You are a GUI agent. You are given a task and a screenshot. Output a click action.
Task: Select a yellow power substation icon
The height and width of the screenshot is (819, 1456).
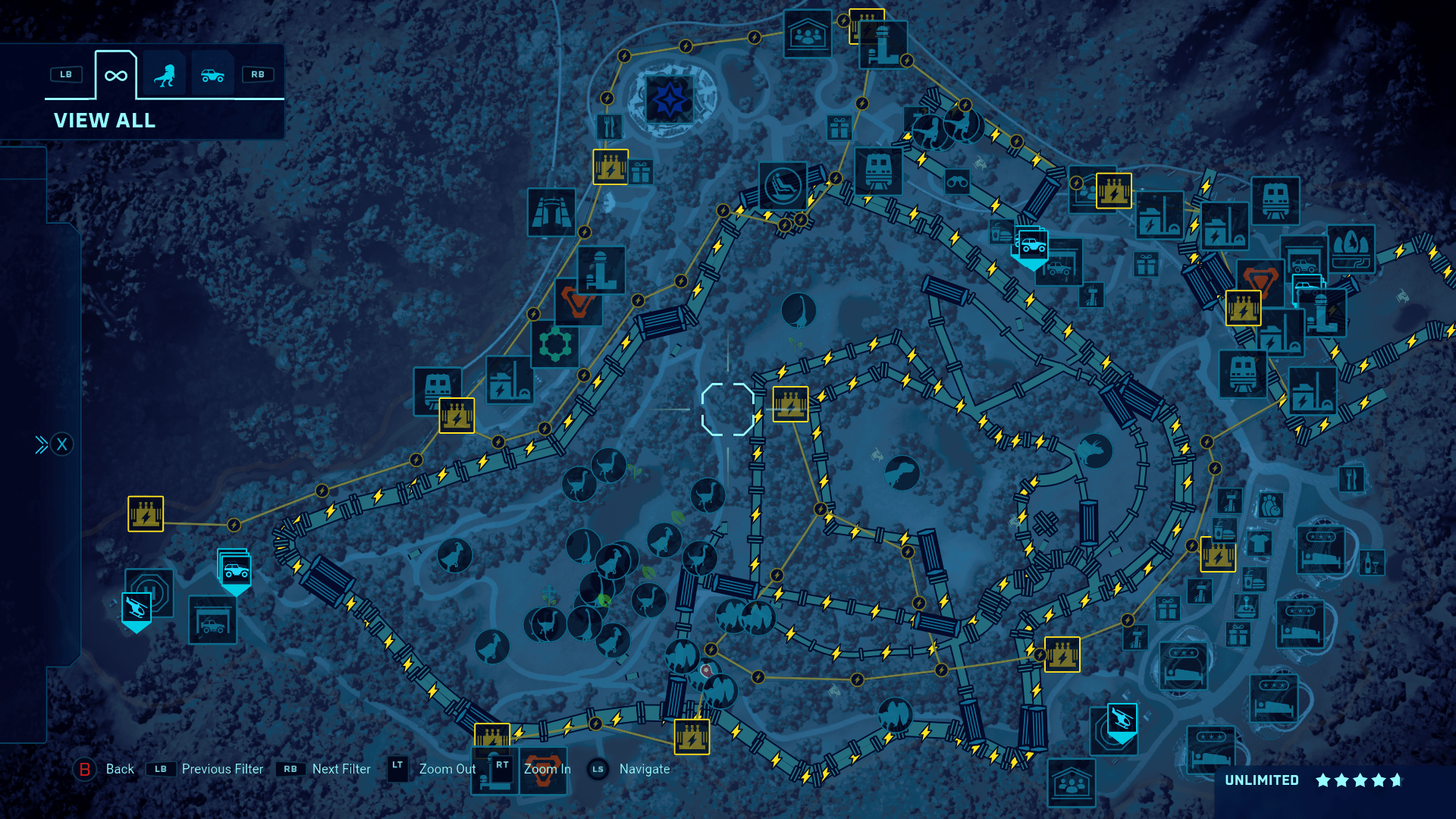click(x=792, y=404)
